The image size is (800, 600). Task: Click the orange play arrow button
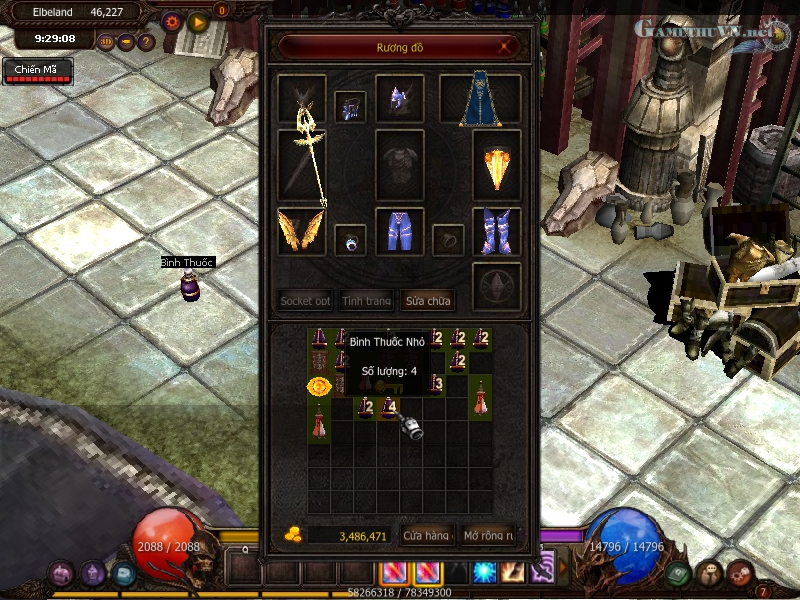click(197, 20)
